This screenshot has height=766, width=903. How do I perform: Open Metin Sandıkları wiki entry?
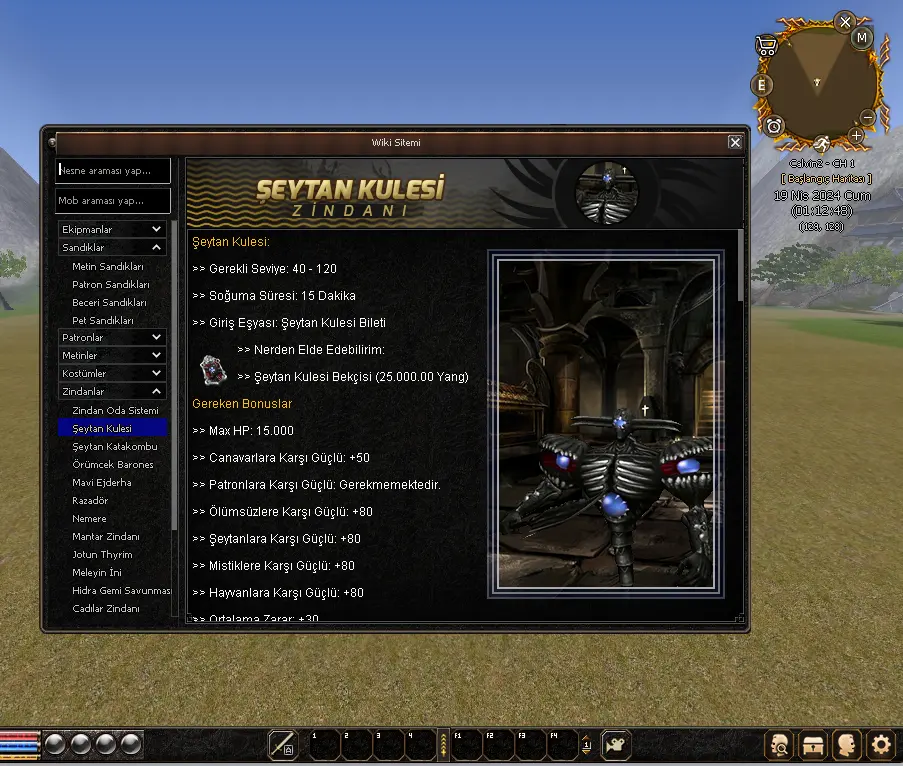[x=108, y=267]
